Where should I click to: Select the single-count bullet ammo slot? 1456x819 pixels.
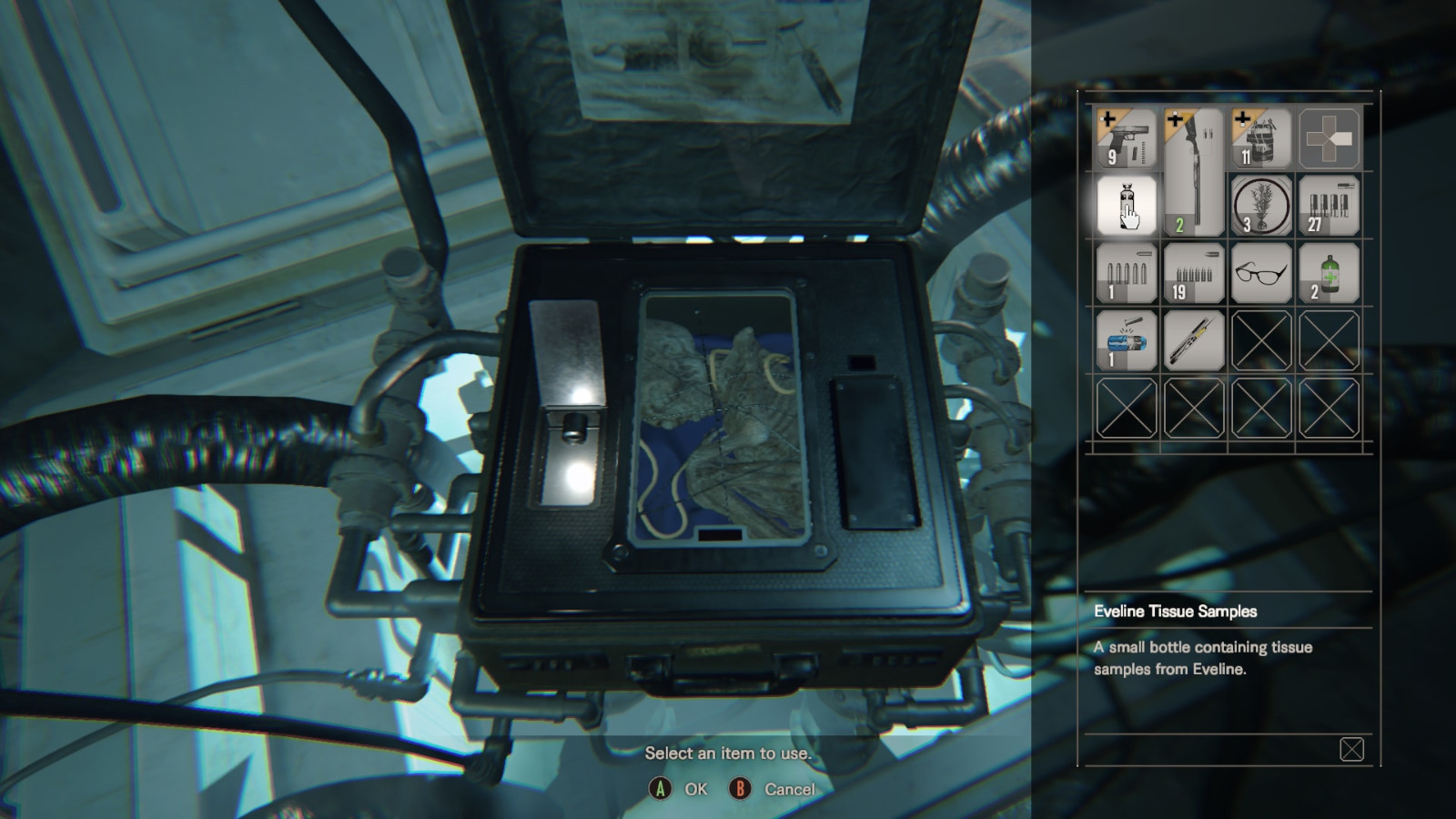click(x=1127, y=273)
